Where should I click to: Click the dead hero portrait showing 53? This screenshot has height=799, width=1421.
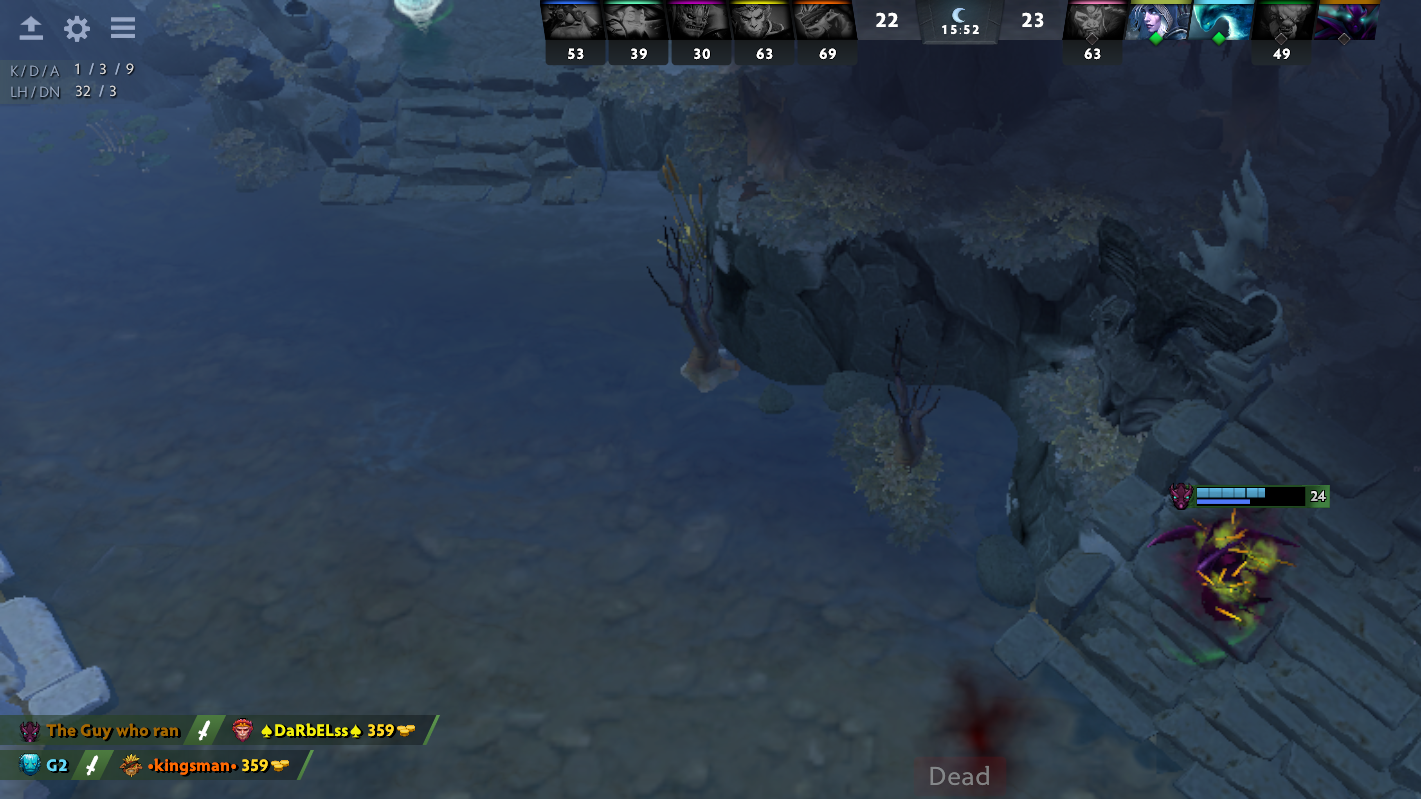(574, 21)
